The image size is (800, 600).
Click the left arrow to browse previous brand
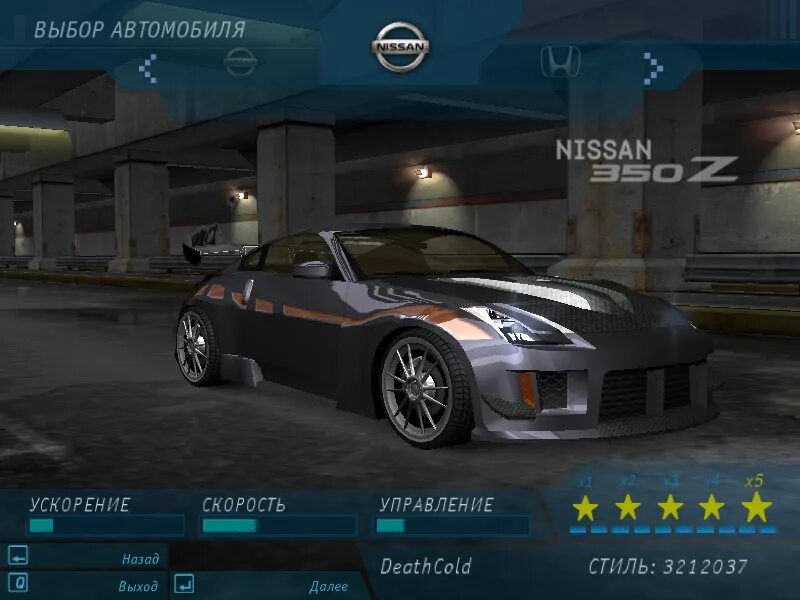click(x=148, y=68)
